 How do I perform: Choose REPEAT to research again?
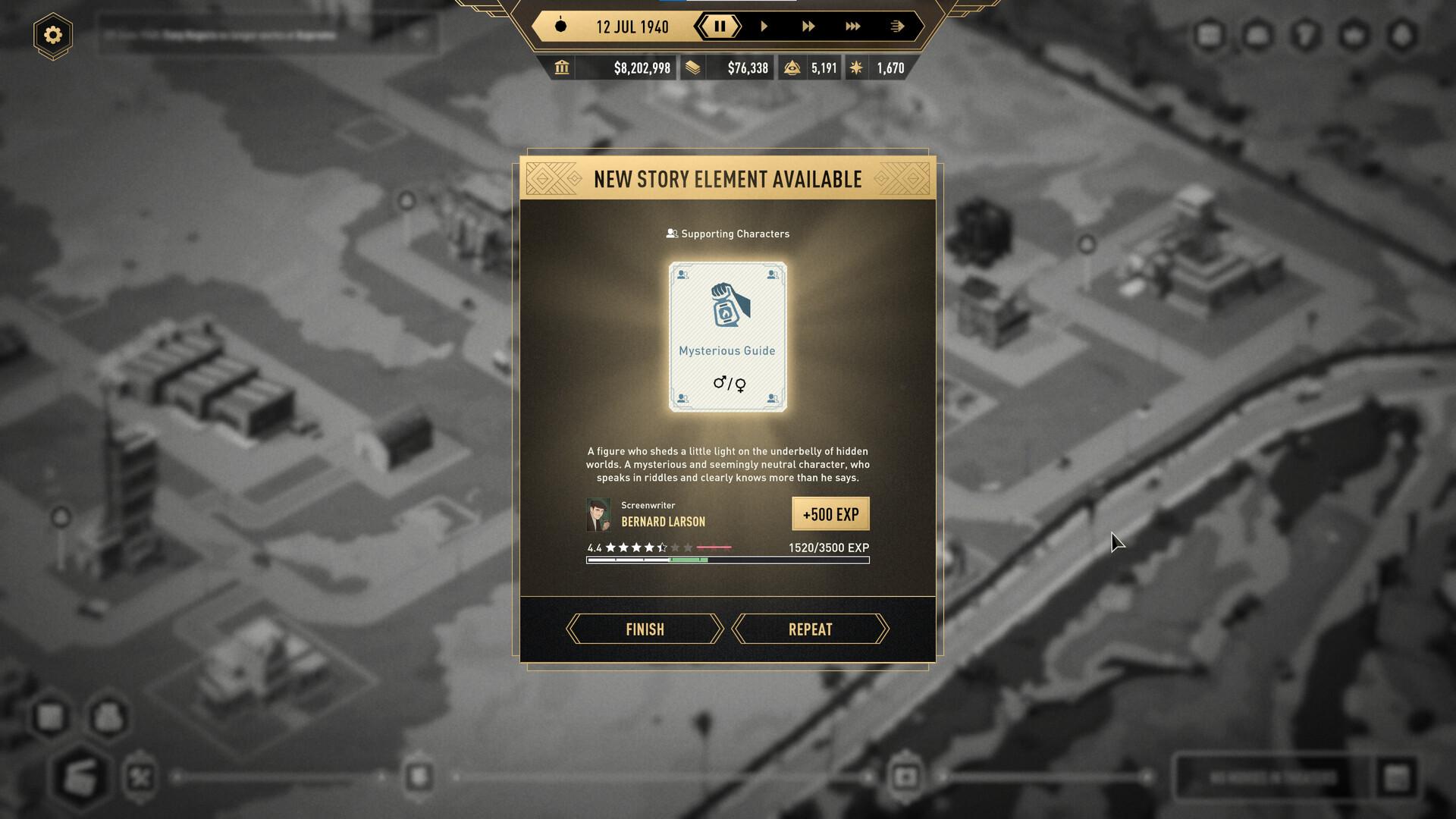click(x=810, y=629)
